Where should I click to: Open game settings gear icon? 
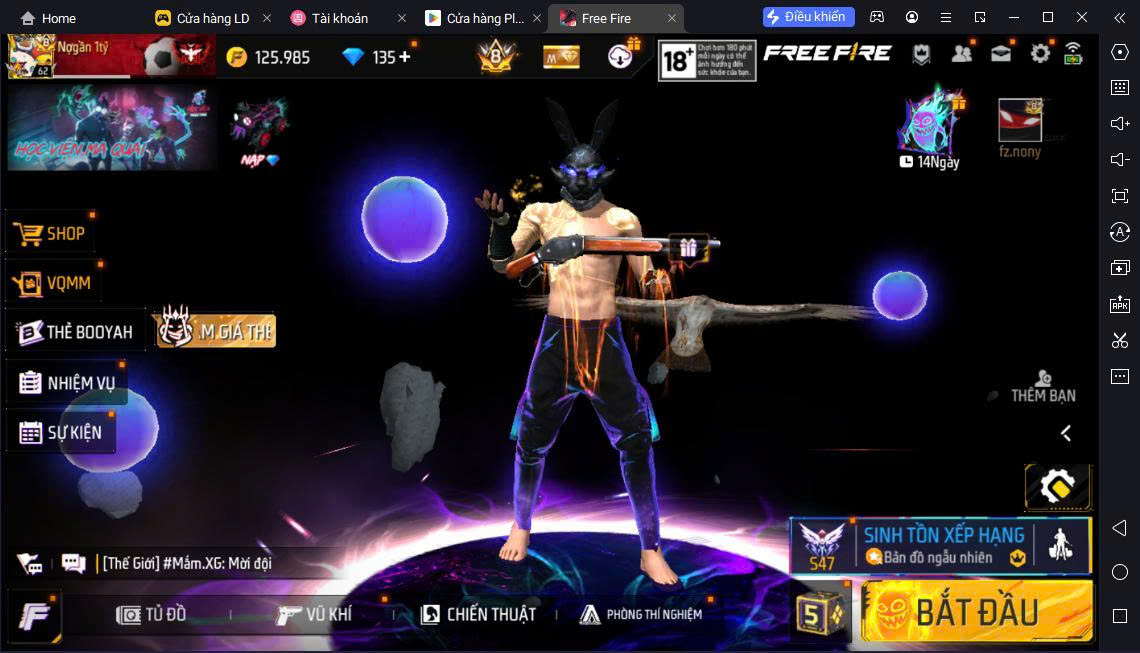[1040, 54]
